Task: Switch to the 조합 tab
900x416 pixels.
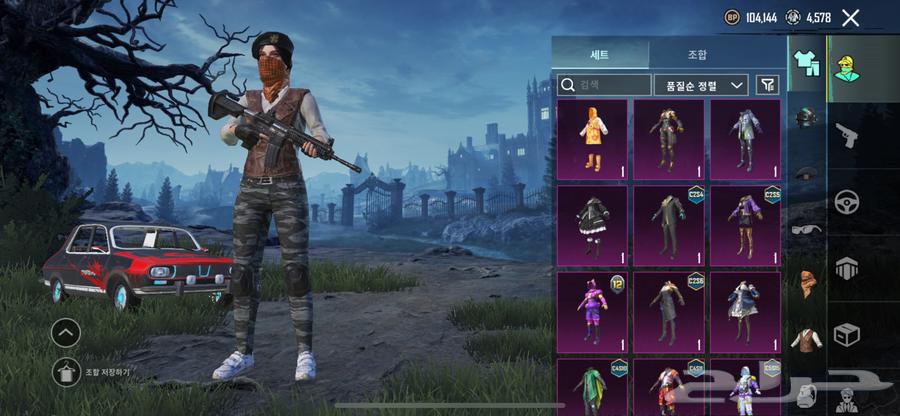Action: point(697,54)
